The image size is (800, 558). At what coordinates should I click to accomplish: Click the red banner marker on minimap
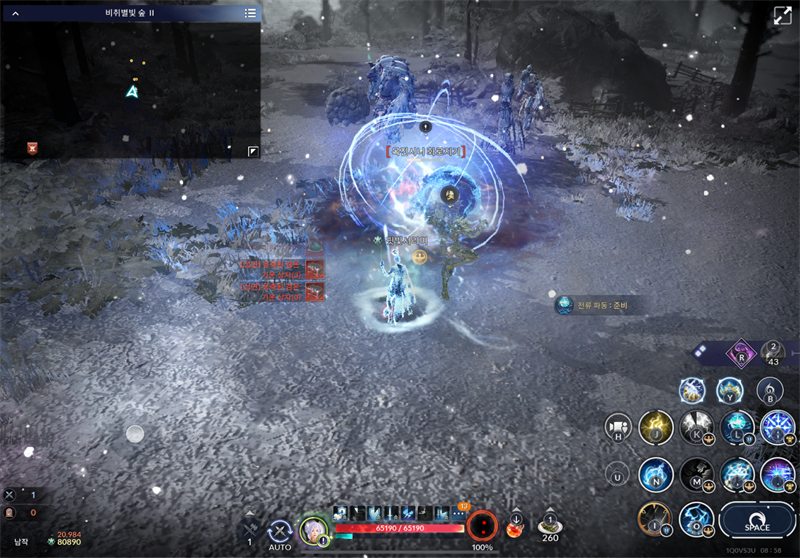(33, 148)
